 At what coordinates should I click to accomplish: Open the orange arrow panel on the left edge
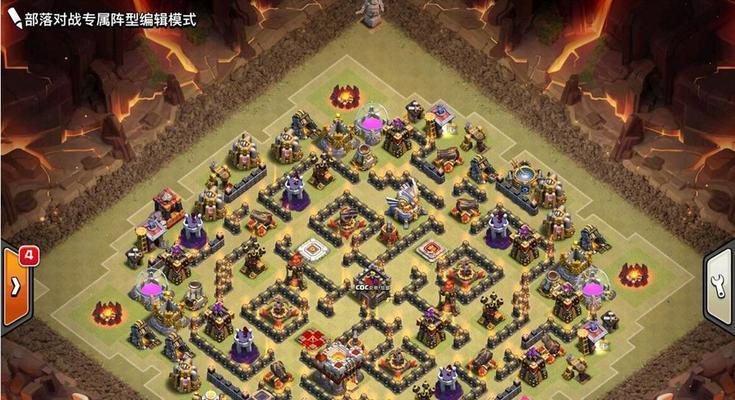pyautogui.click(x=14, y=283)
